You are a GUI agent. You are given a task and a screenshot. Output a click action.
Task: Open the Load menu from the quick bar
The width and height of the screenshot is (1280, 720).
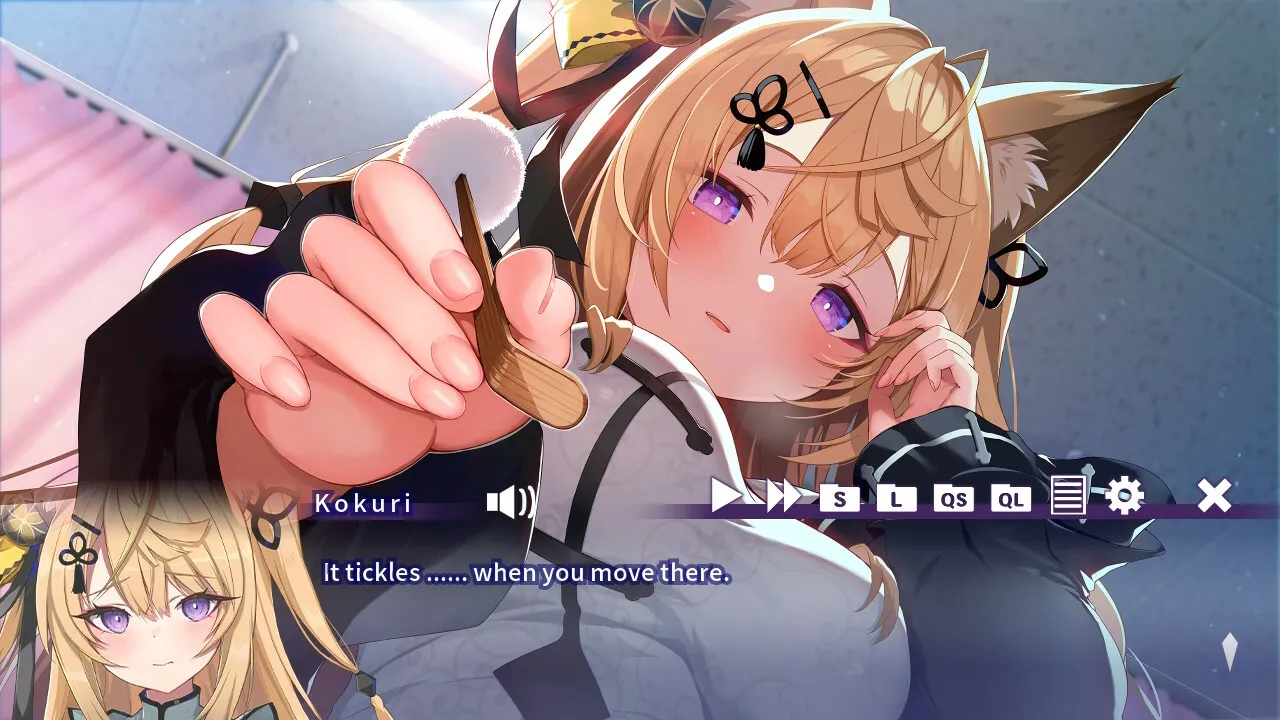click(x=896, y=500)
